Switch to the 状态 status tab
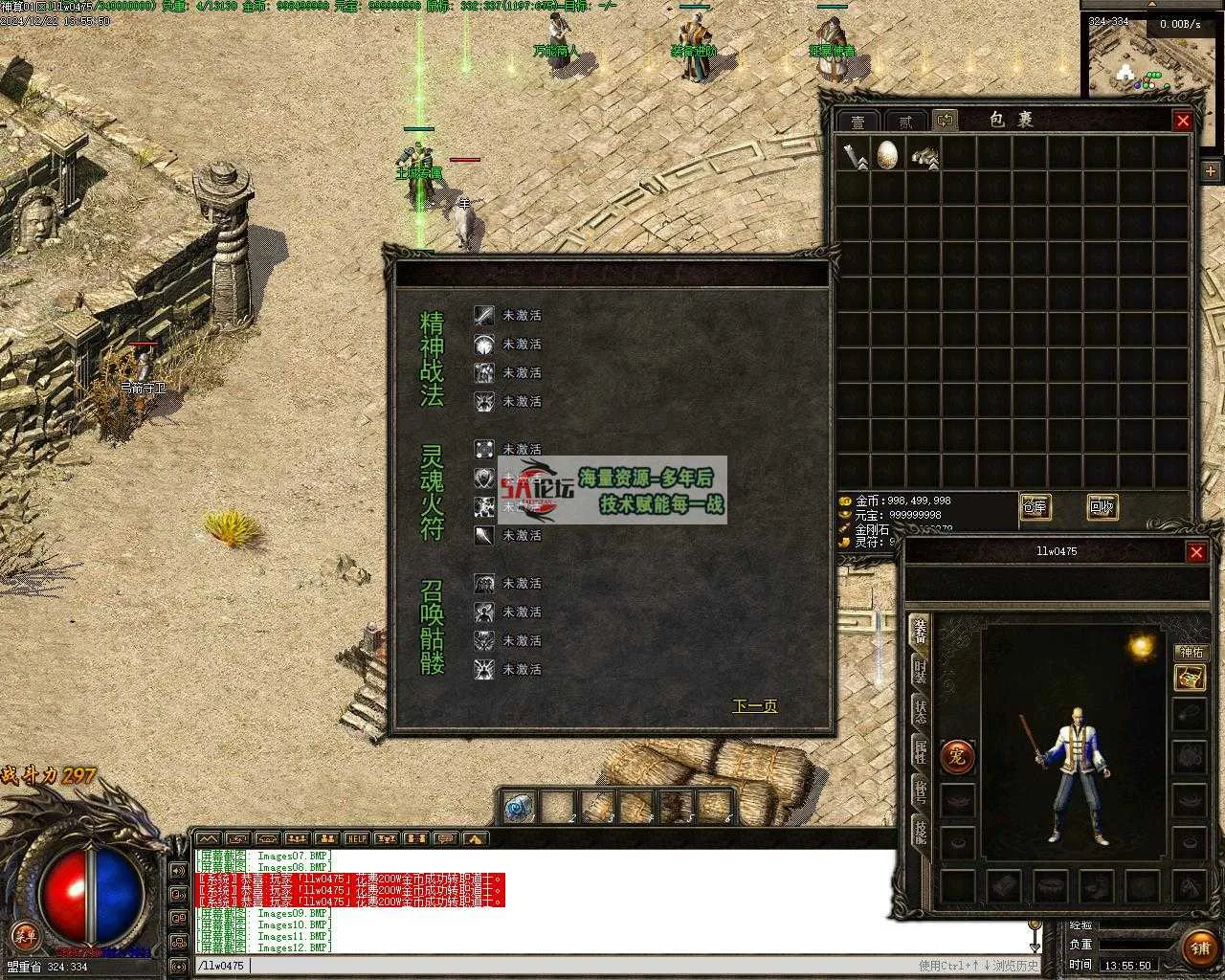 click(920, 710)
